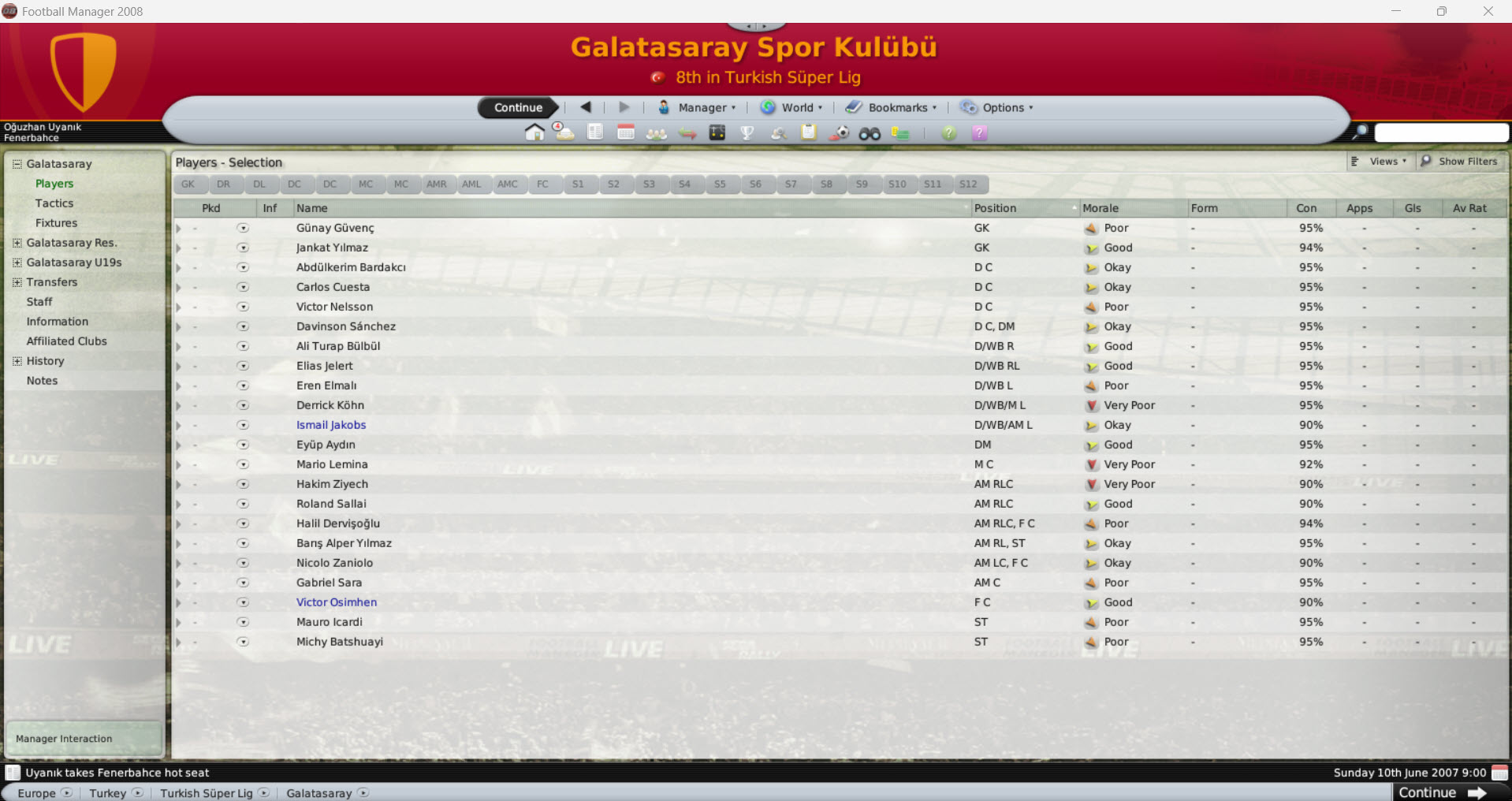Open Affiliated Clubs page

click(x=66, y=341)
